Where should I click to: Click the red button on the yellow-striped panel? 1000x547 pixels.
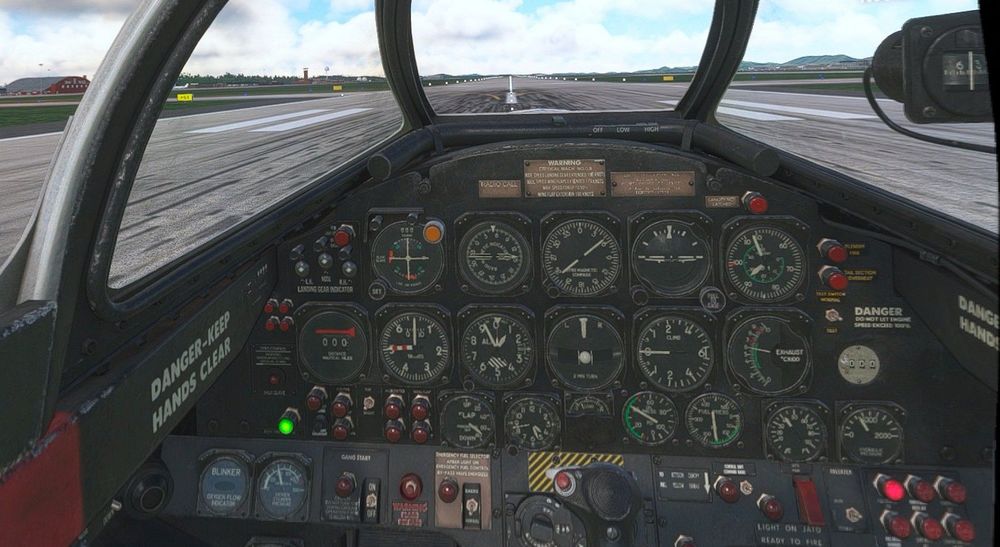point(564,482)
